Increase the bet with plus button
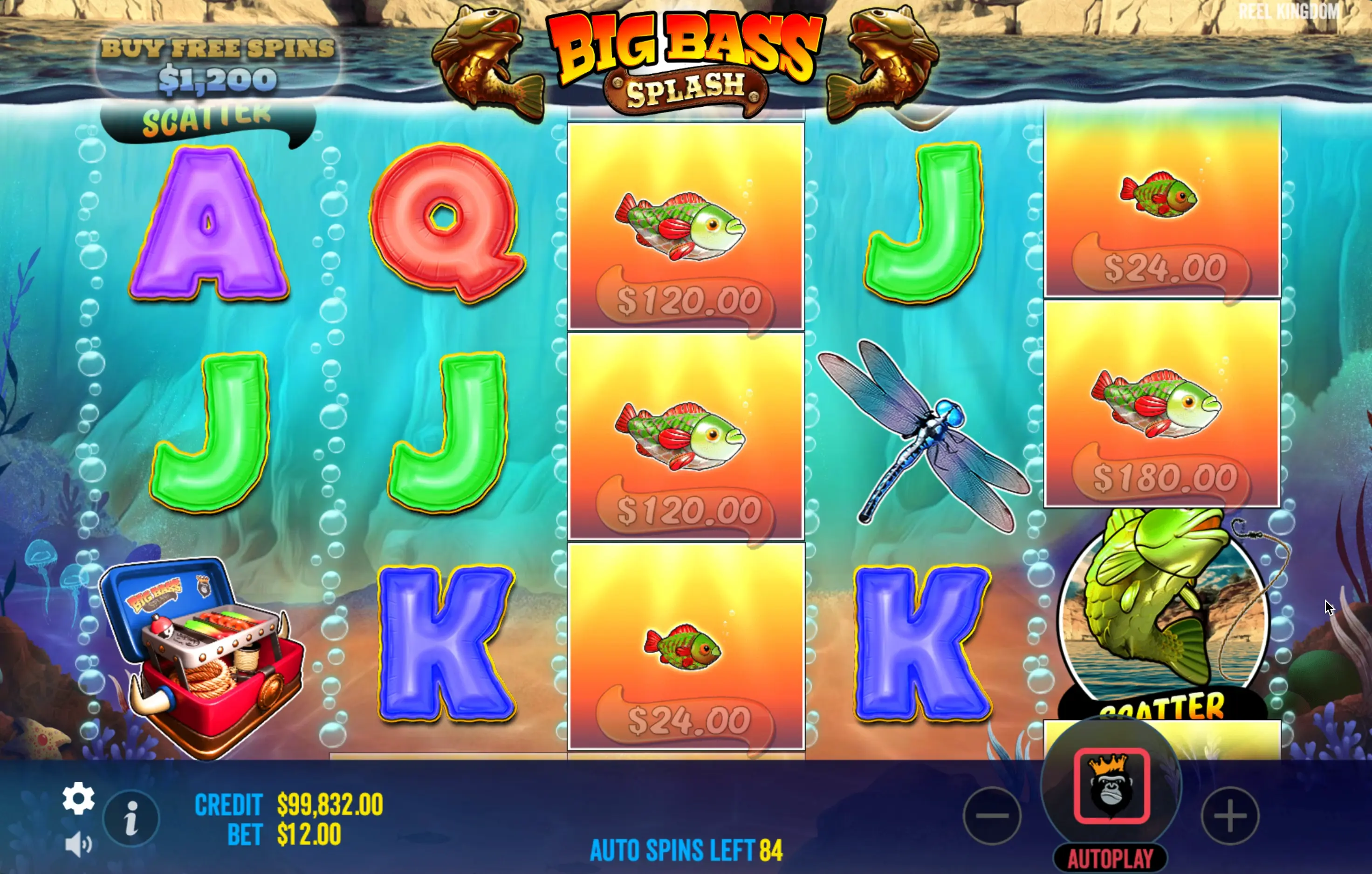This screenshot has width=1372, height=874. (1229, 816)
